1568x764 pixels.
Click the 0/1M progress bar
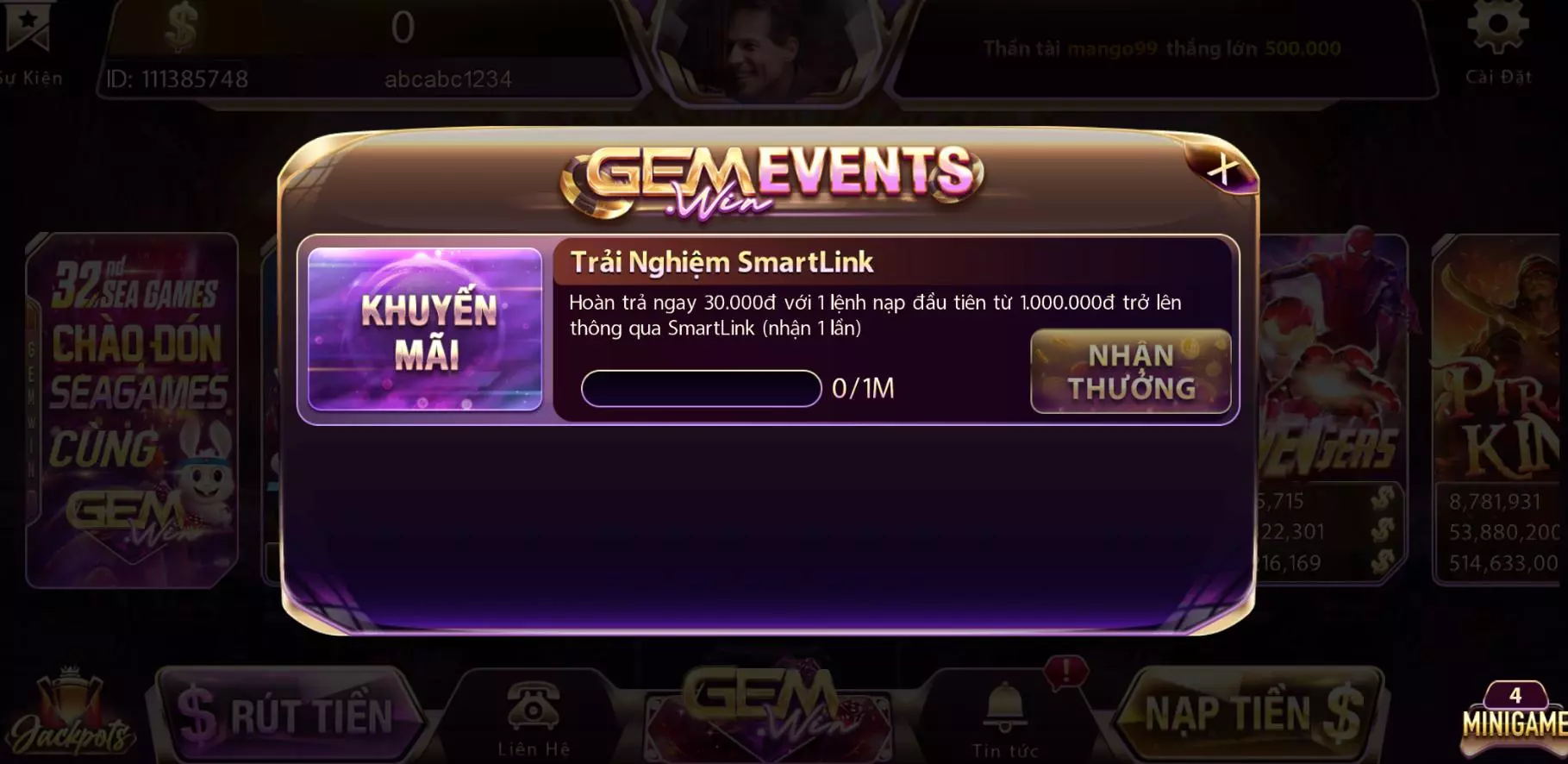700,390
